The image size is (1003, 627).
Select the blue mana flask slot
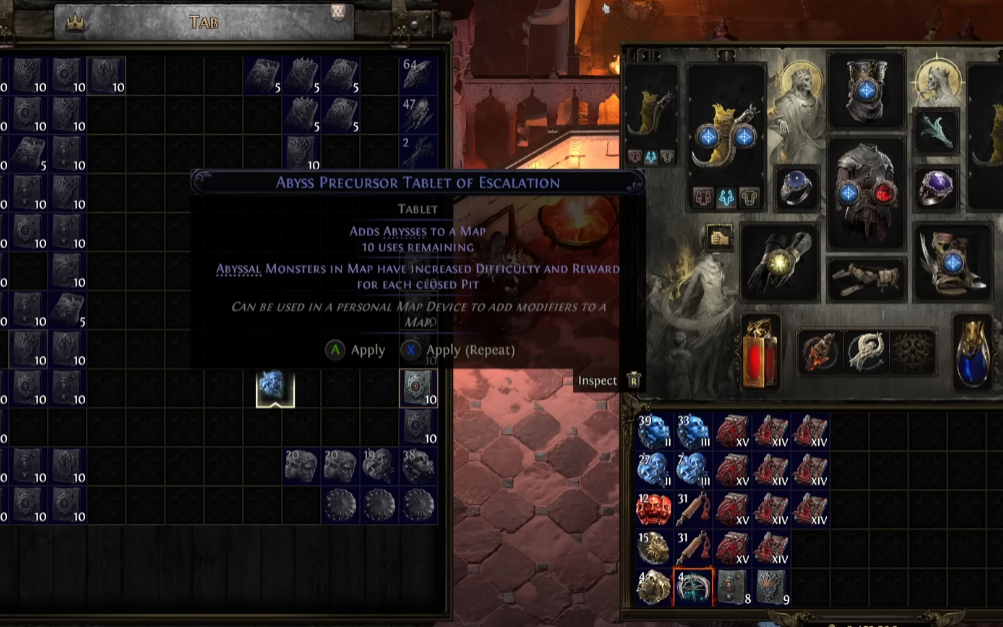tap(974, 351)
